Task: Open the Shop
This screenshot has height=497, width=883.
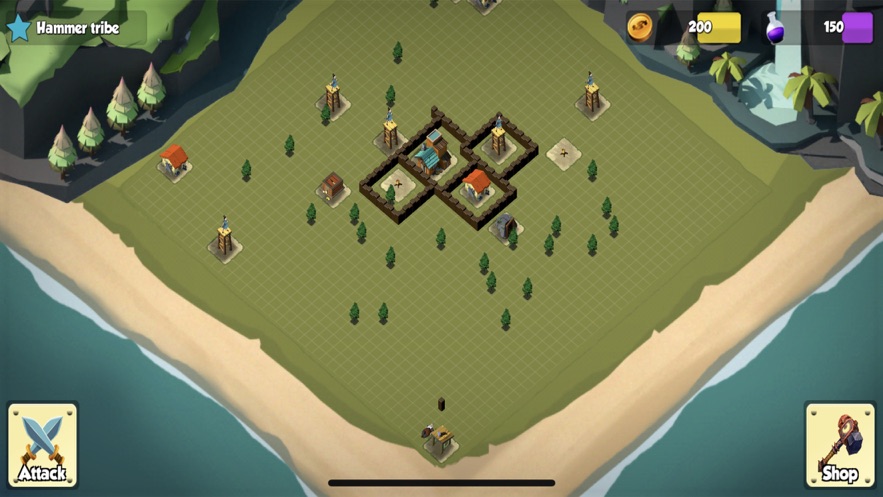Action: tap(839, 444)
